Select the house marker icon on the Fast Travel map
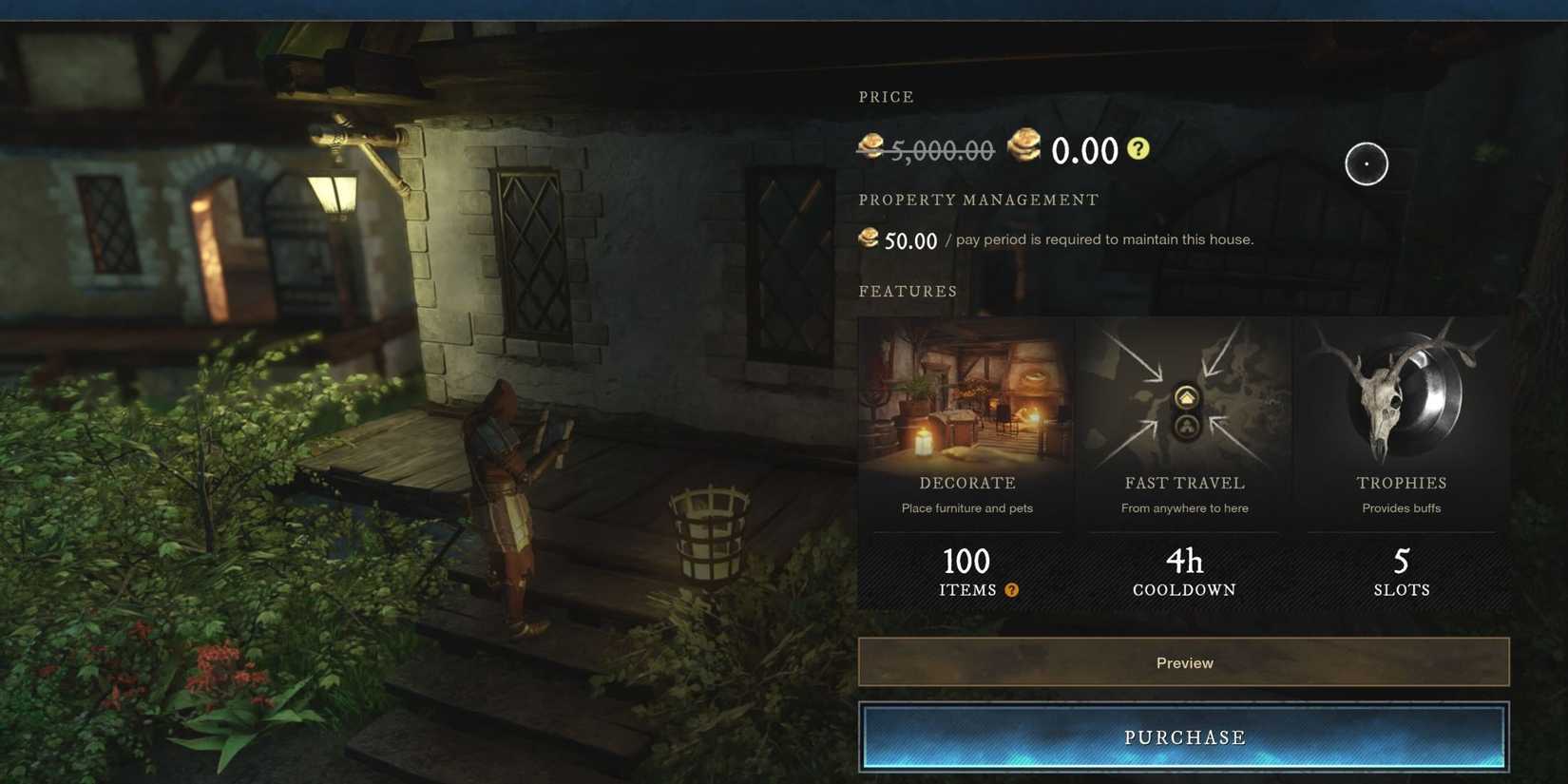The height and width of the screenshot is (784, 1568). (x=1185, y=397)
